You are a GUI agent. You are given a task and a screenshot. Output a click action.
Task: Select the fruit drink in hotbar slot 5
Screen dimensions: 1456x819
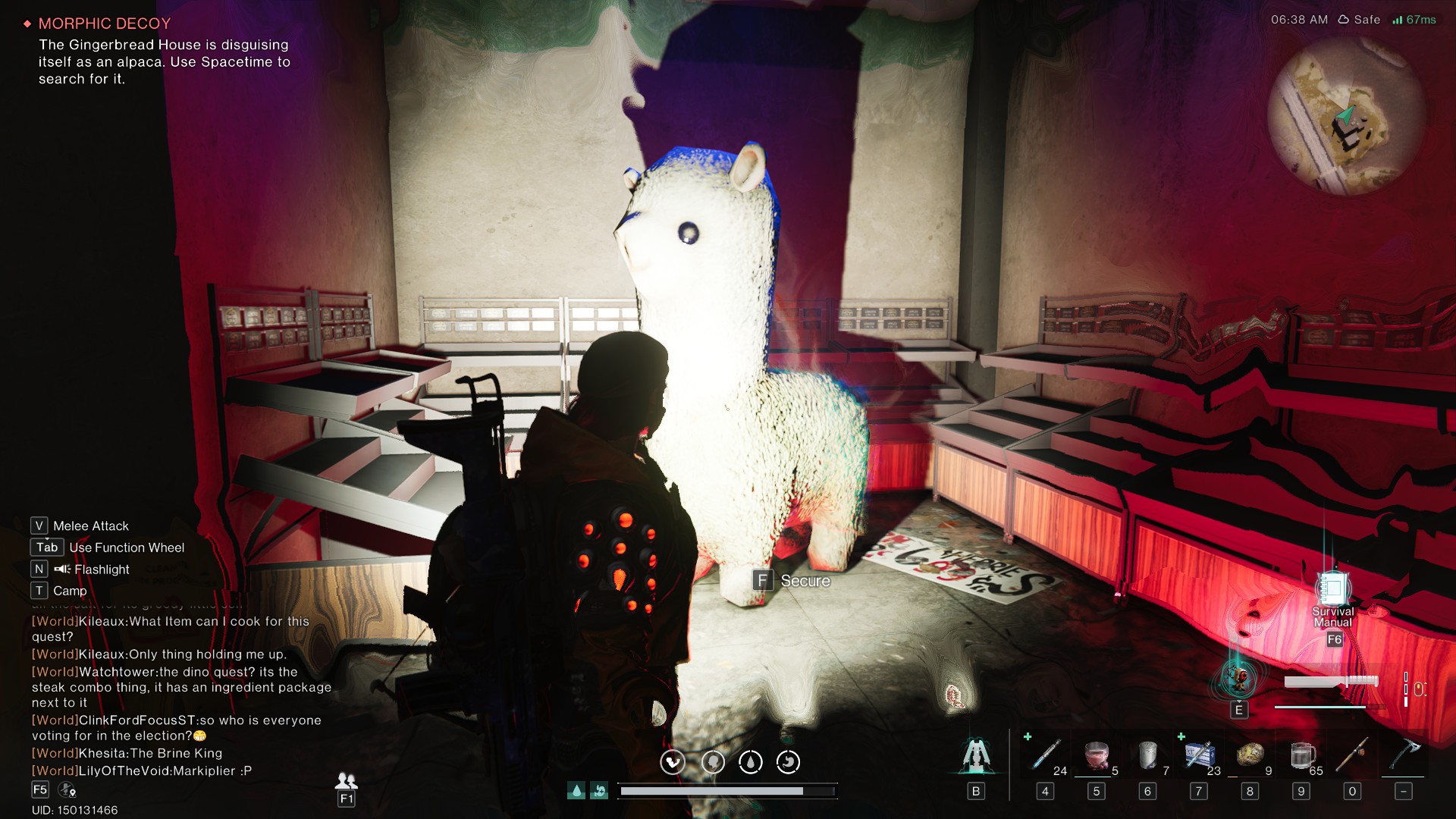tap(1097, 755)
